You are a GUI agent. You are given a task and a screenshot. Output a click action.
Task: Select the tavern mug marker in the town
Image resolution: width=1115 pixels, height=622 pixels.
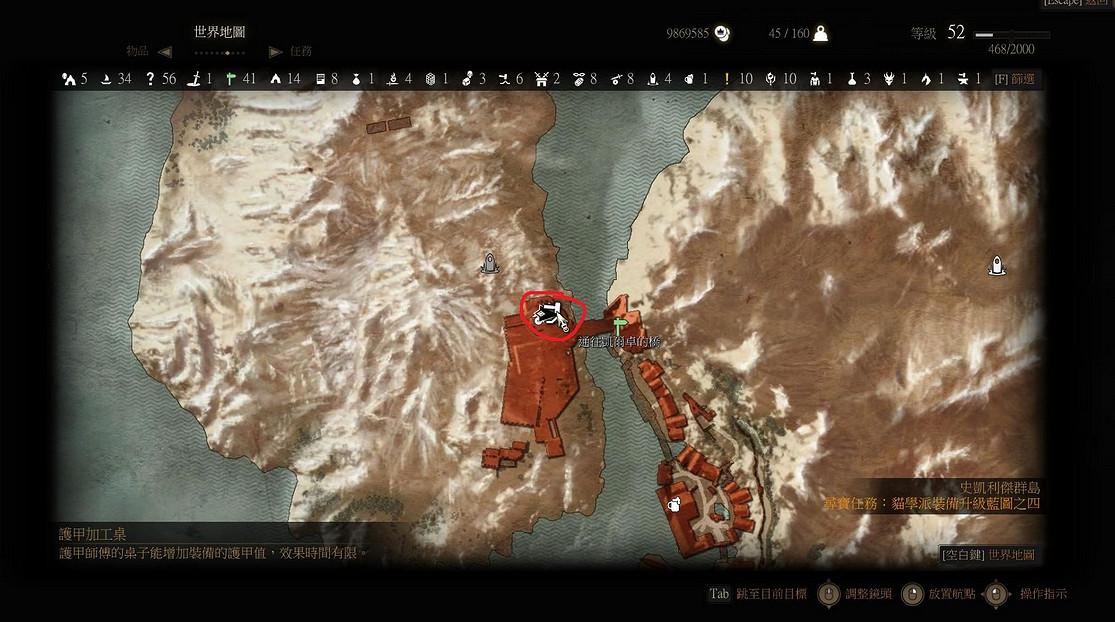(675, 504)
